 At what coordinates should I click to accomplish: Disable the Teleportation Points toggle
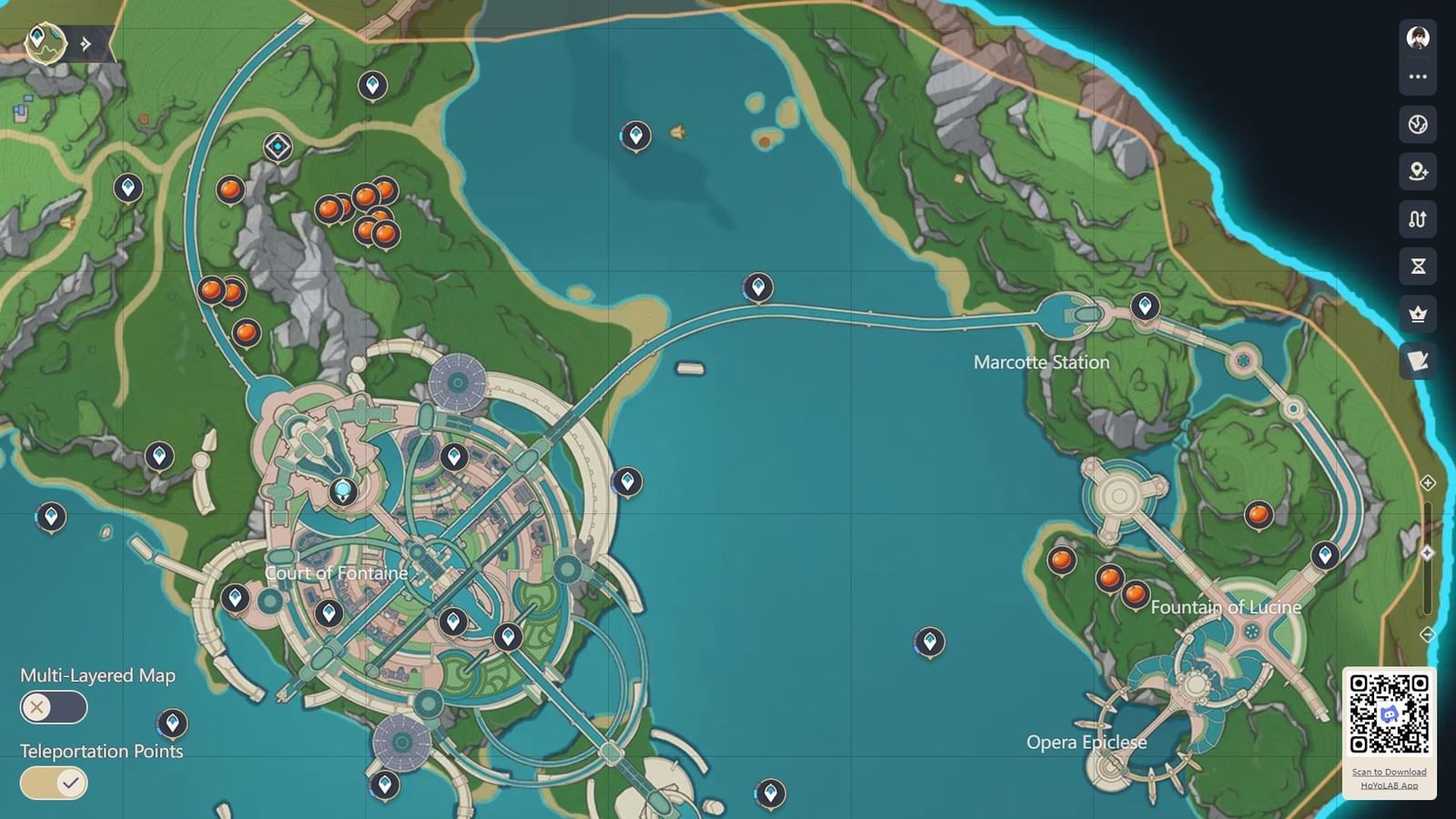click(53, 783)
